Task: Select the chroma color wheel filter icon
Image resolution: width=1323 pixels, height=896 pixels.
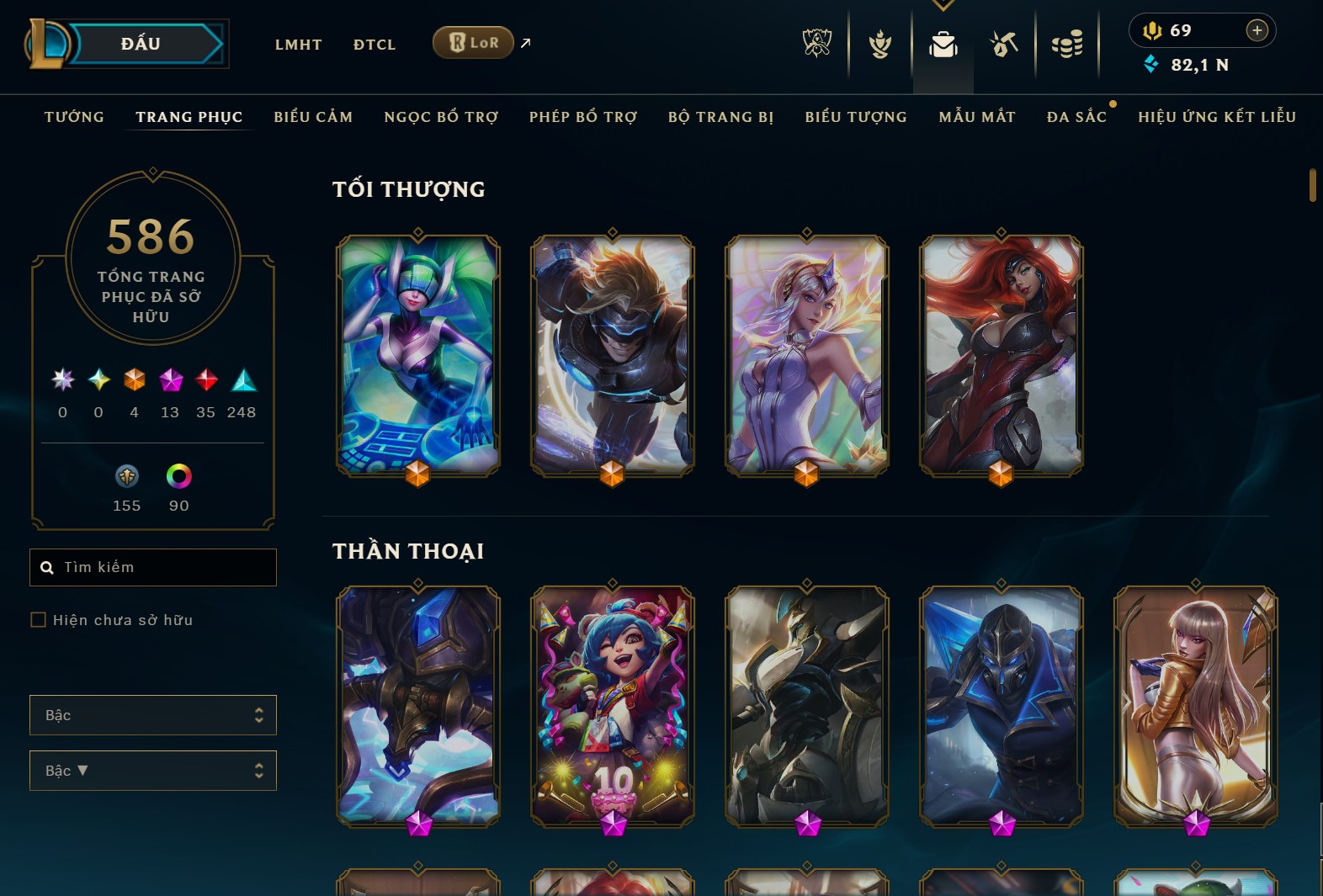Action: [178, 475]
